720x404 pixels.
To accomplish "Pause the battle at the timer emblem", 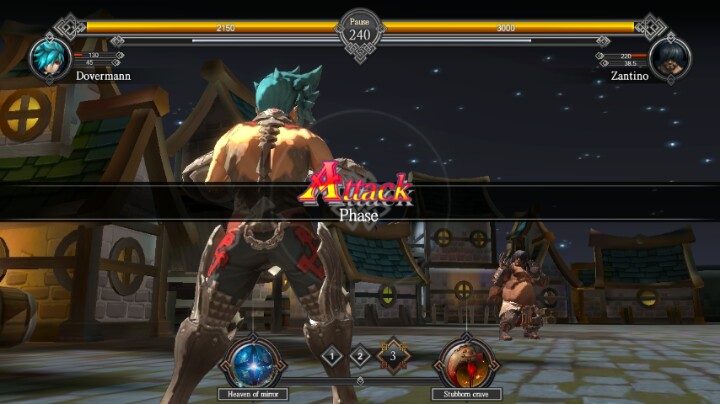I will tap(360, 29).
